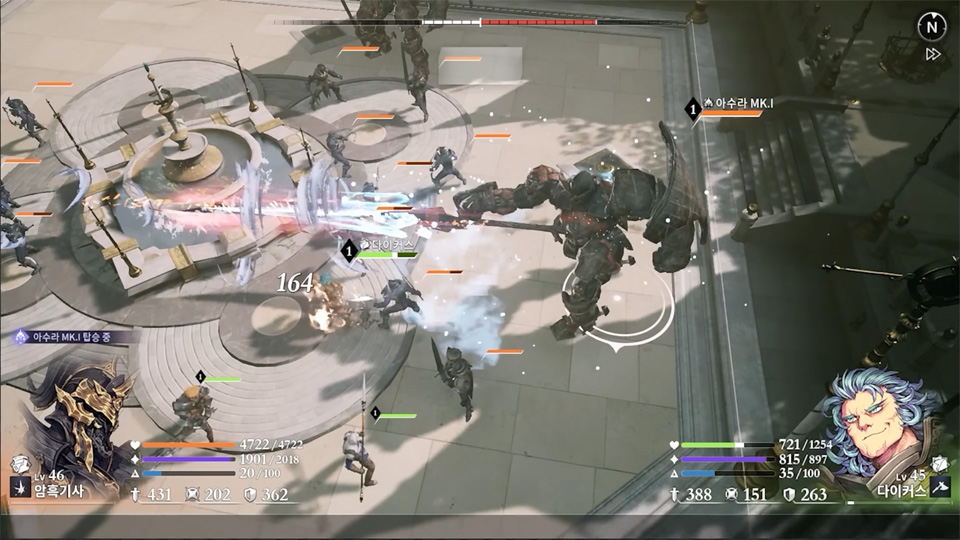
Task: Click the axe weapon icon beside Daikers
Action: click(x=939, y=486)
